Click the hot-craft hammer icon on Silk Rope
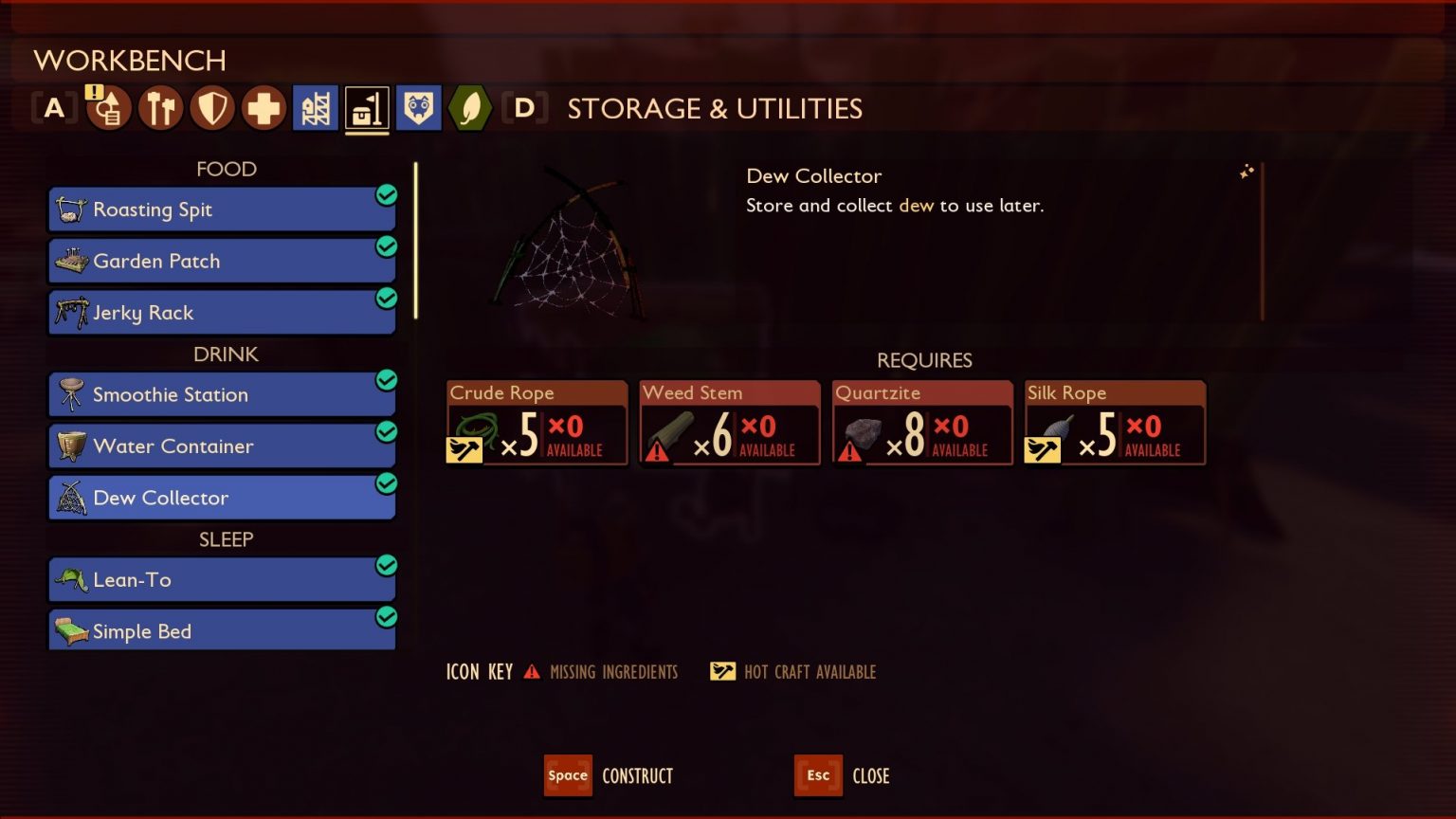1456x819 pixels. (1043, 449)
